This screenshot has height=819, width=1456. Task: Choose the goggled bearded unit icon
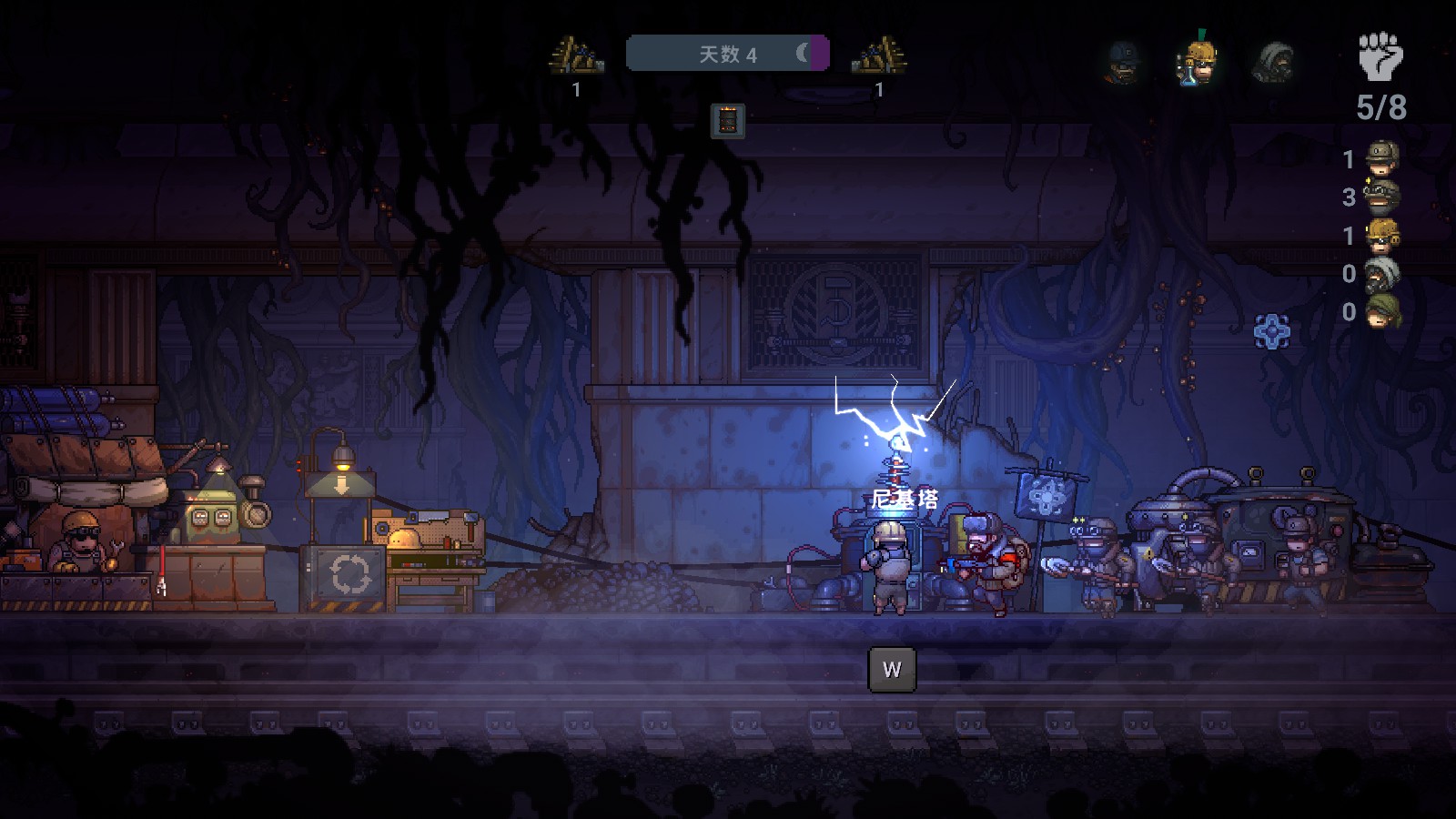pyautogui.click(x=1382, y=197)
